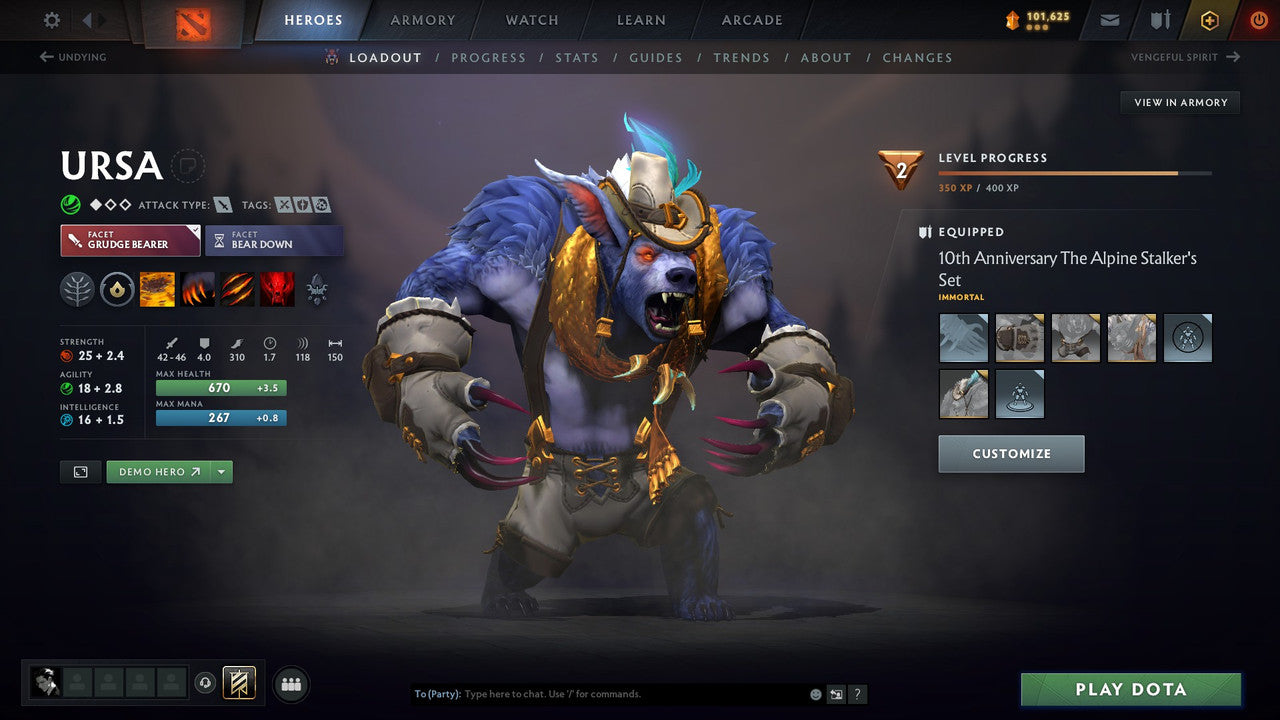Viewport: 1280px width, 720px height.
Task: Click the golden Dota Plus shield icon
Action: coord(1209,19)
